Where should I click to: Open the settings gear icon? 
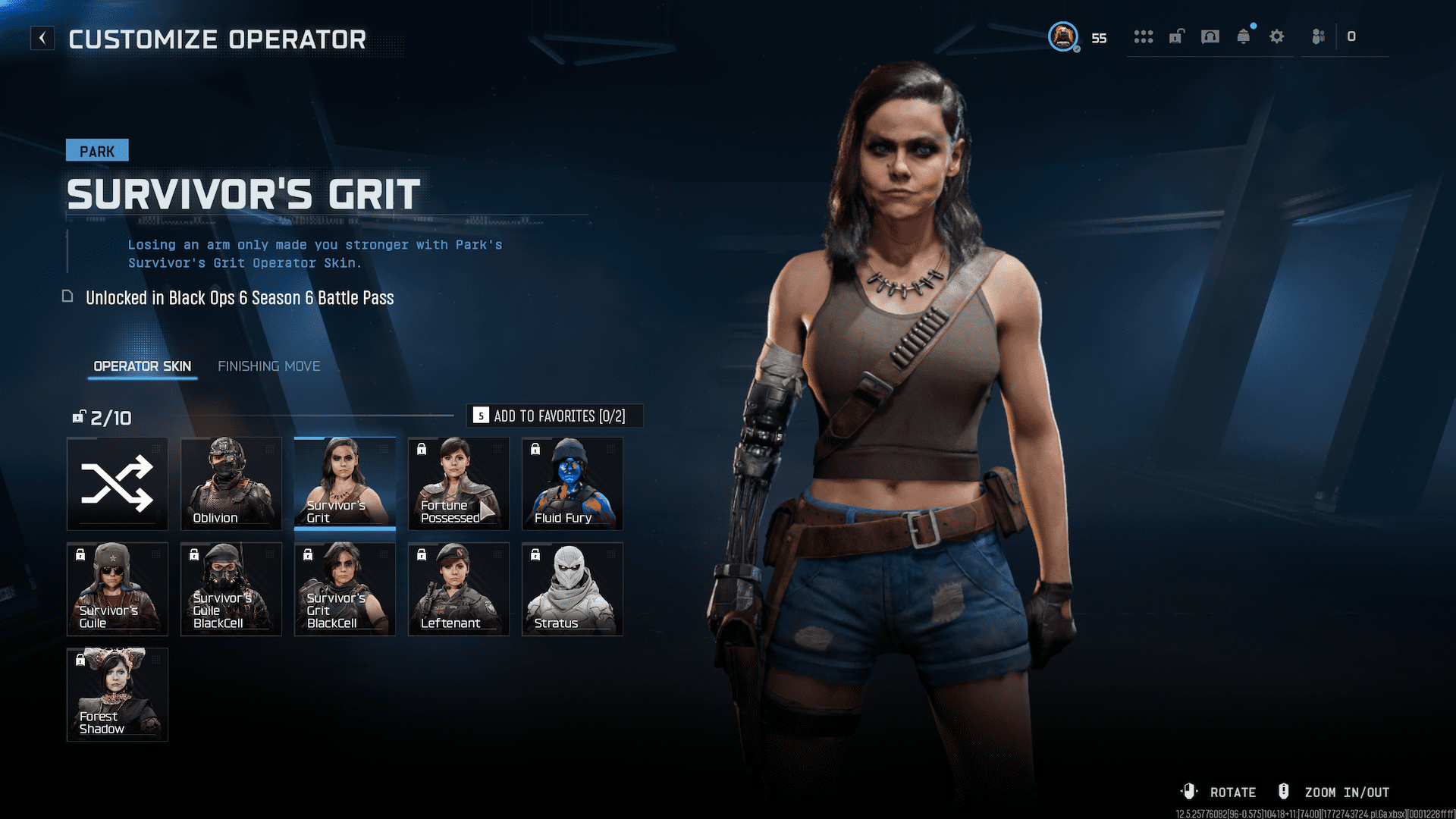pyautogui.click(x=1277, y=36)
